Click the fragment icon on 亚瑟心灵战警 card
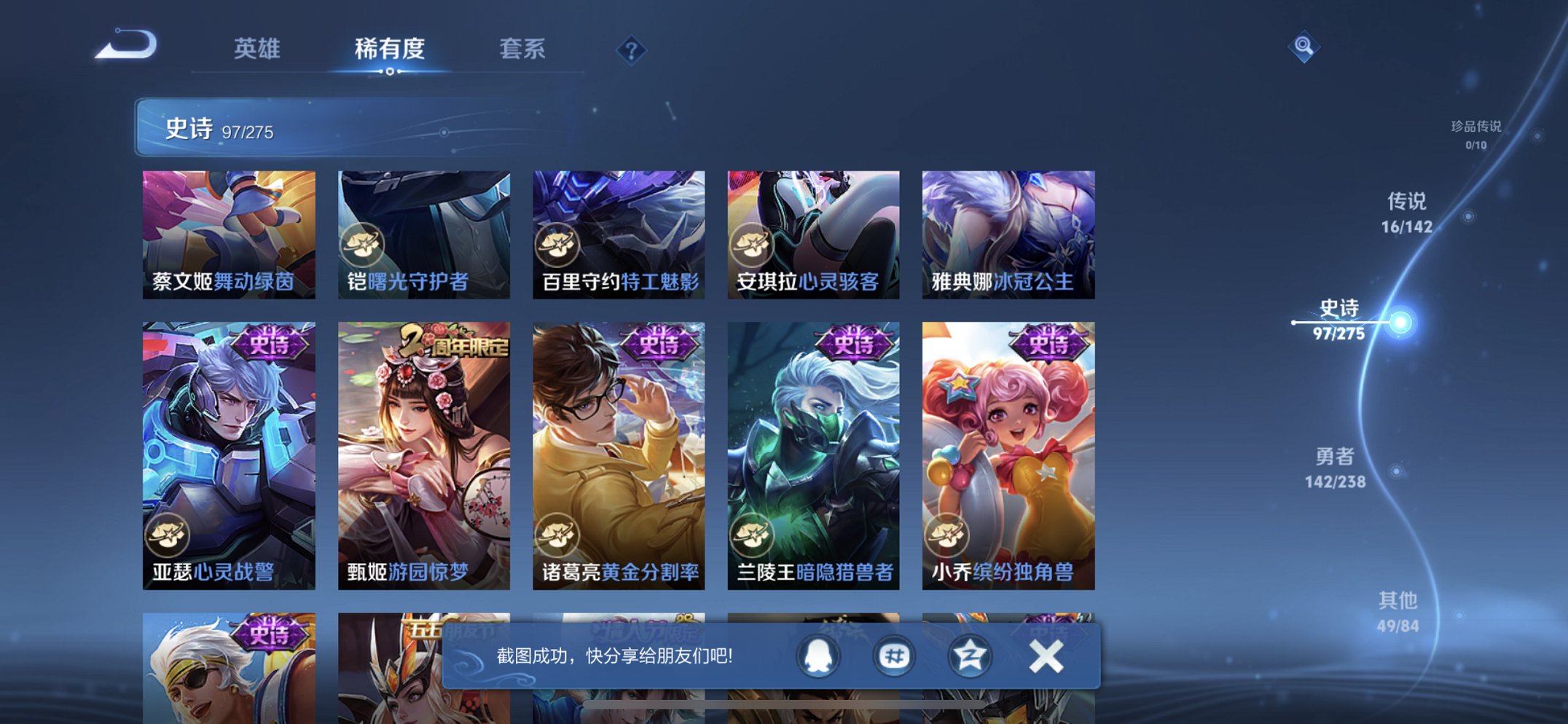Screen dimensions: 1568x724 169,534
